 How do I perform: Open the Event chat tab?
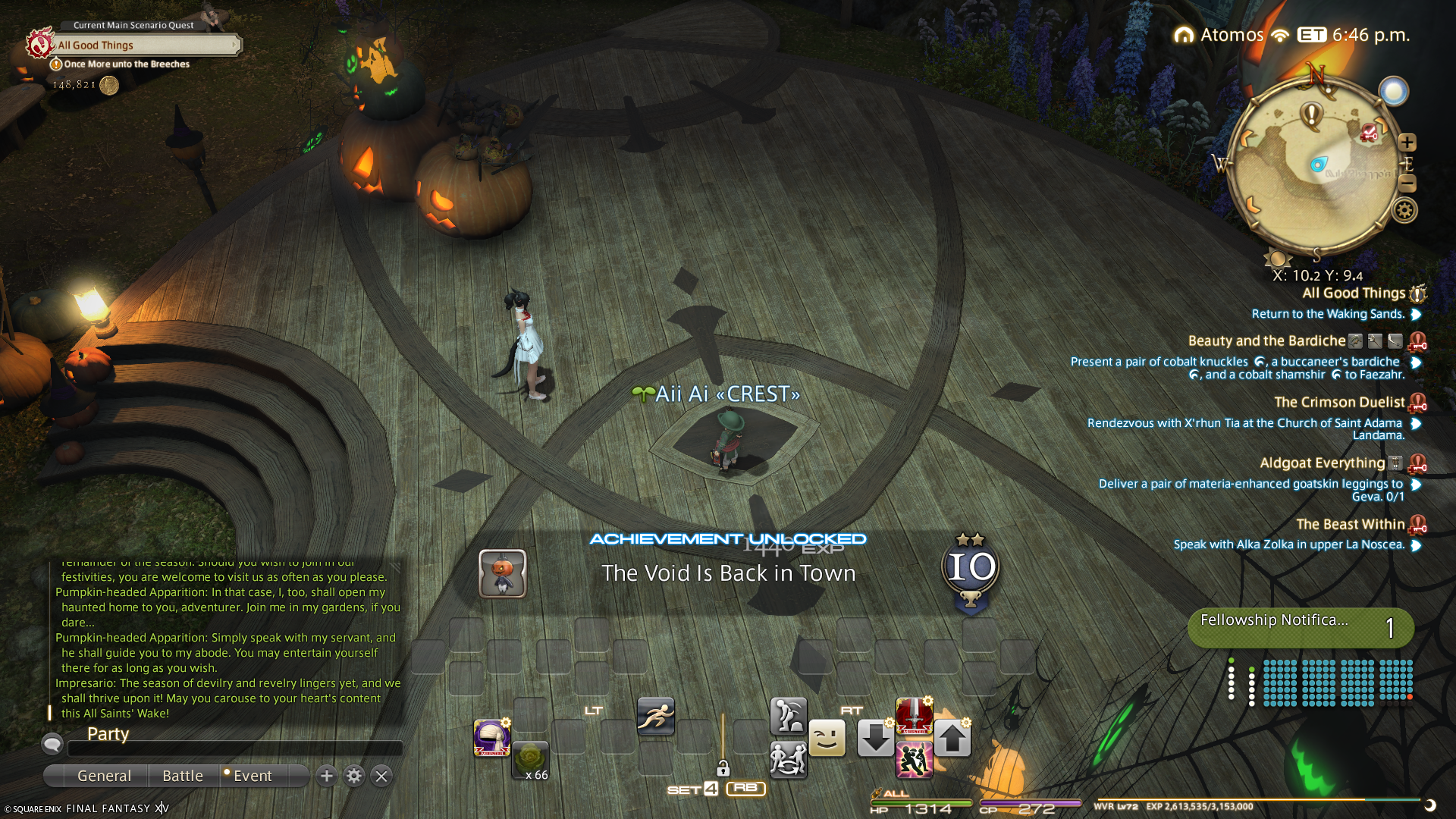pyautogui.click(x=252, y=776)
